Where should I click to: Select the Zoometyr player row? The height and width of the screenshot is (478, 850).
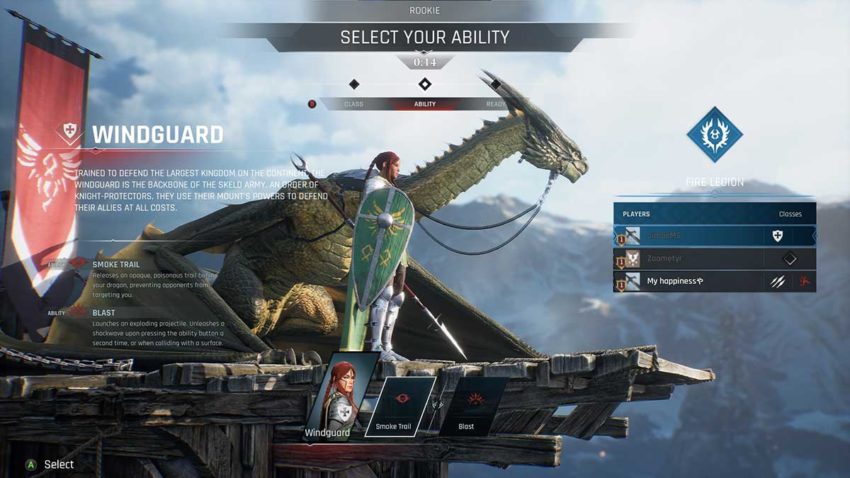(714, 258)
